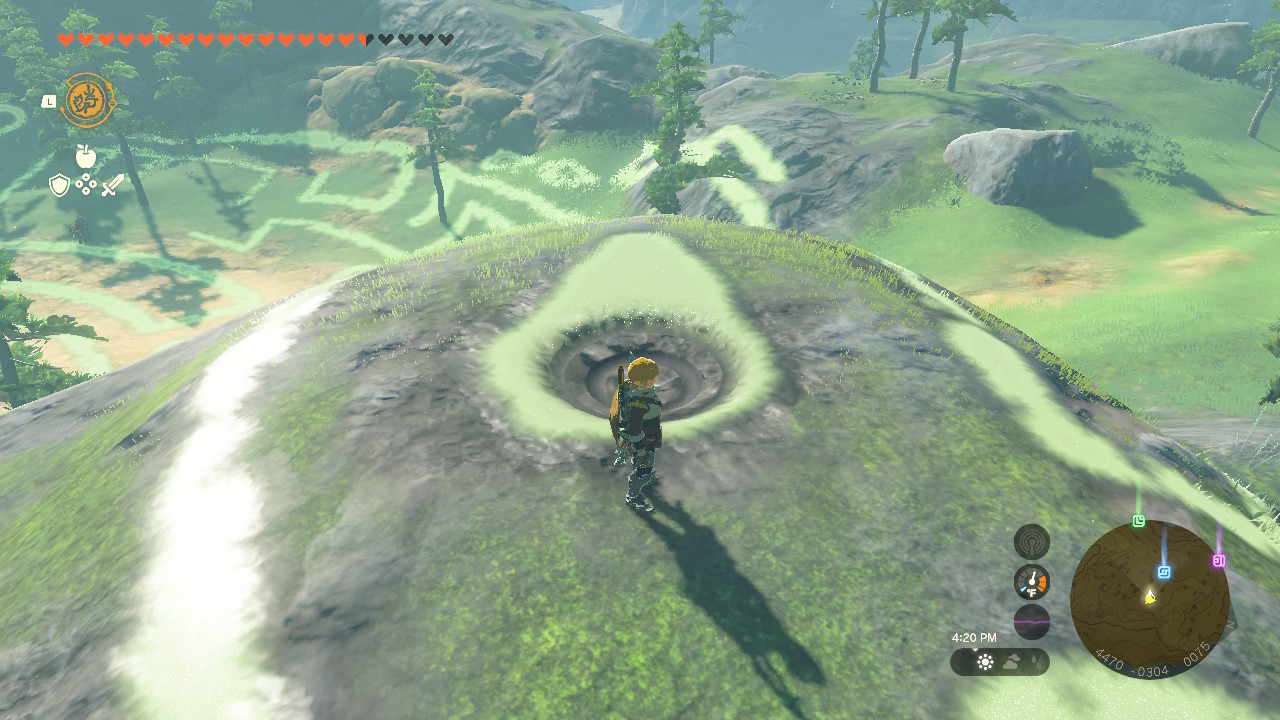Click the first empty heart container
1280x720 pixels.
pyautogui.click(x=385, y=38)
